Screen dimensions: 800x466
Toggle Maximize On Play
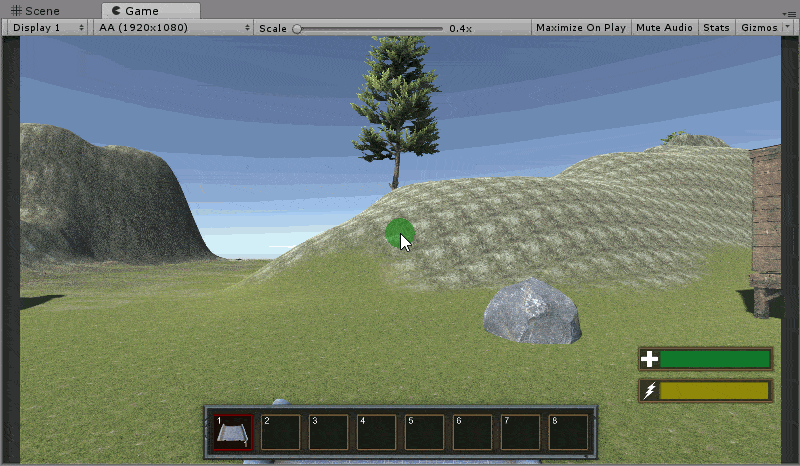click(581, 28)
